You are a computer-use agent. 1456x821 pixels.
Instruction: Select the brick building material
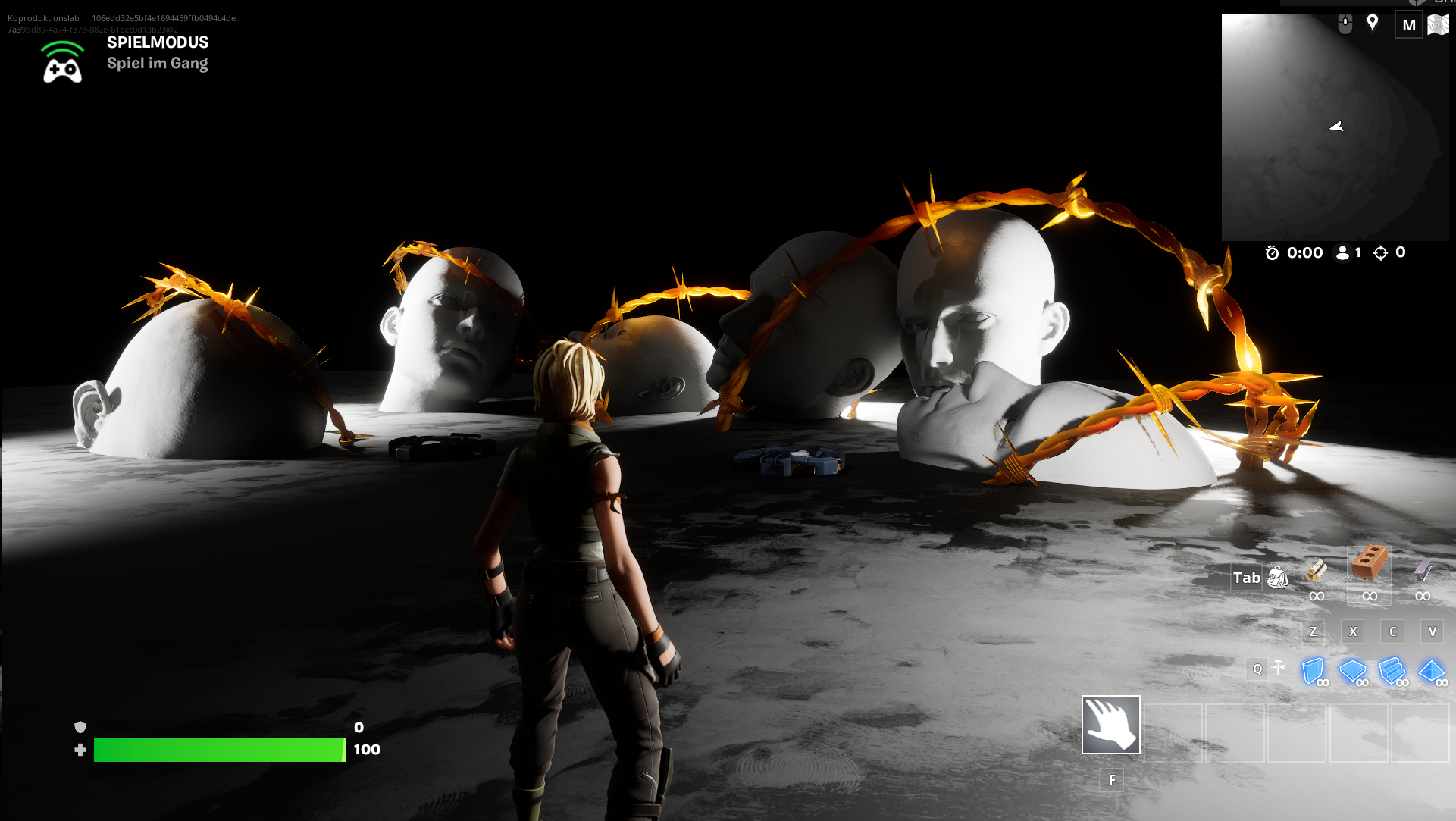(x=1369, y=565)
